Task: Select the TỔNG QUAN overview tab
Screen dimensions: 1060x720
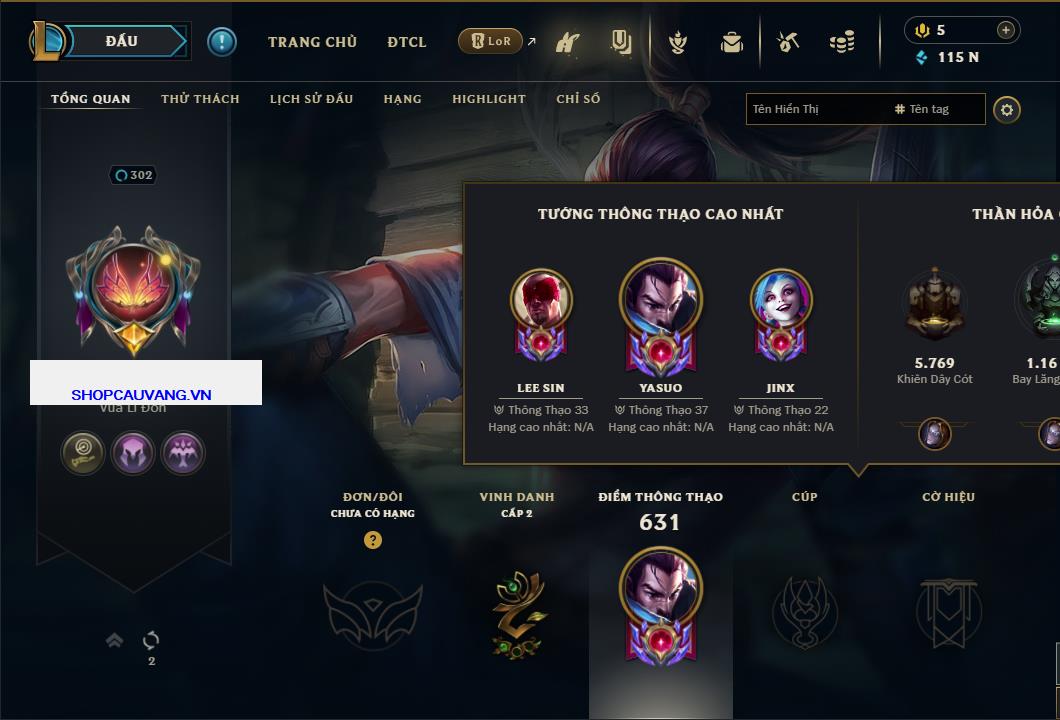Action: point(90,99)
